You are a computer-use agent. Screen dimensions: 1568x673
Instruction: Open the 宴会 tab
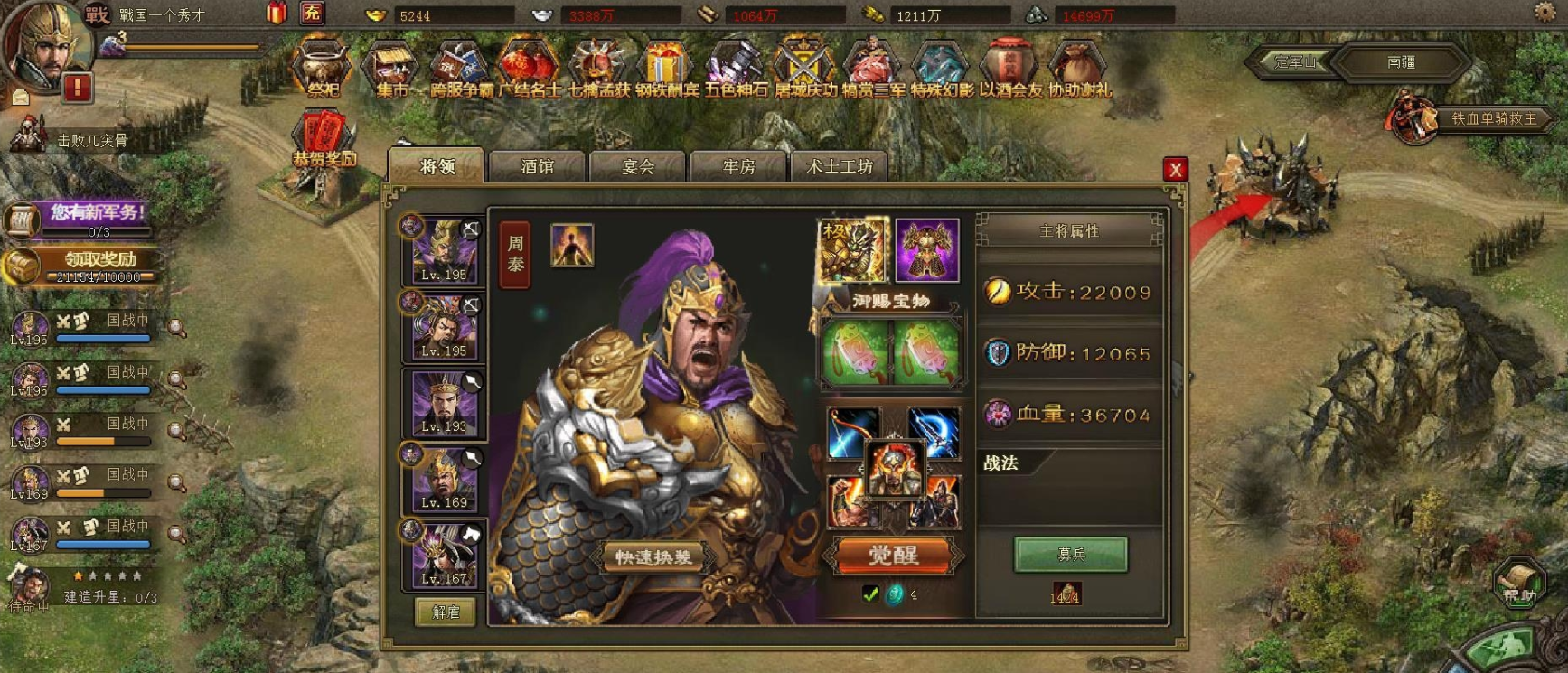(637, 167)
